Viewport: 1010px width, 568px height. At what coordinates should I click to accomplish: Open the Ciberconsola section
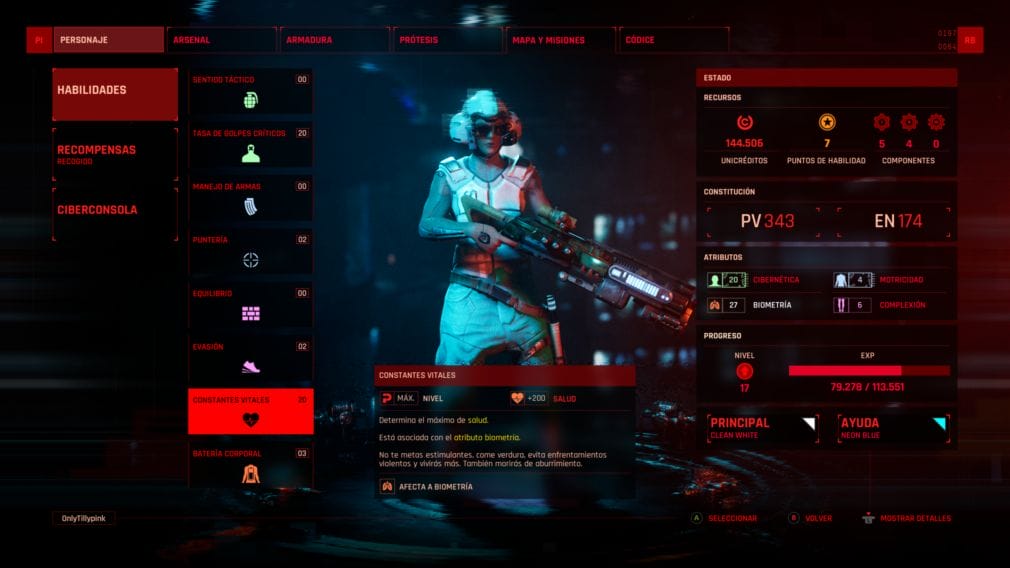[x=115, y=210]
